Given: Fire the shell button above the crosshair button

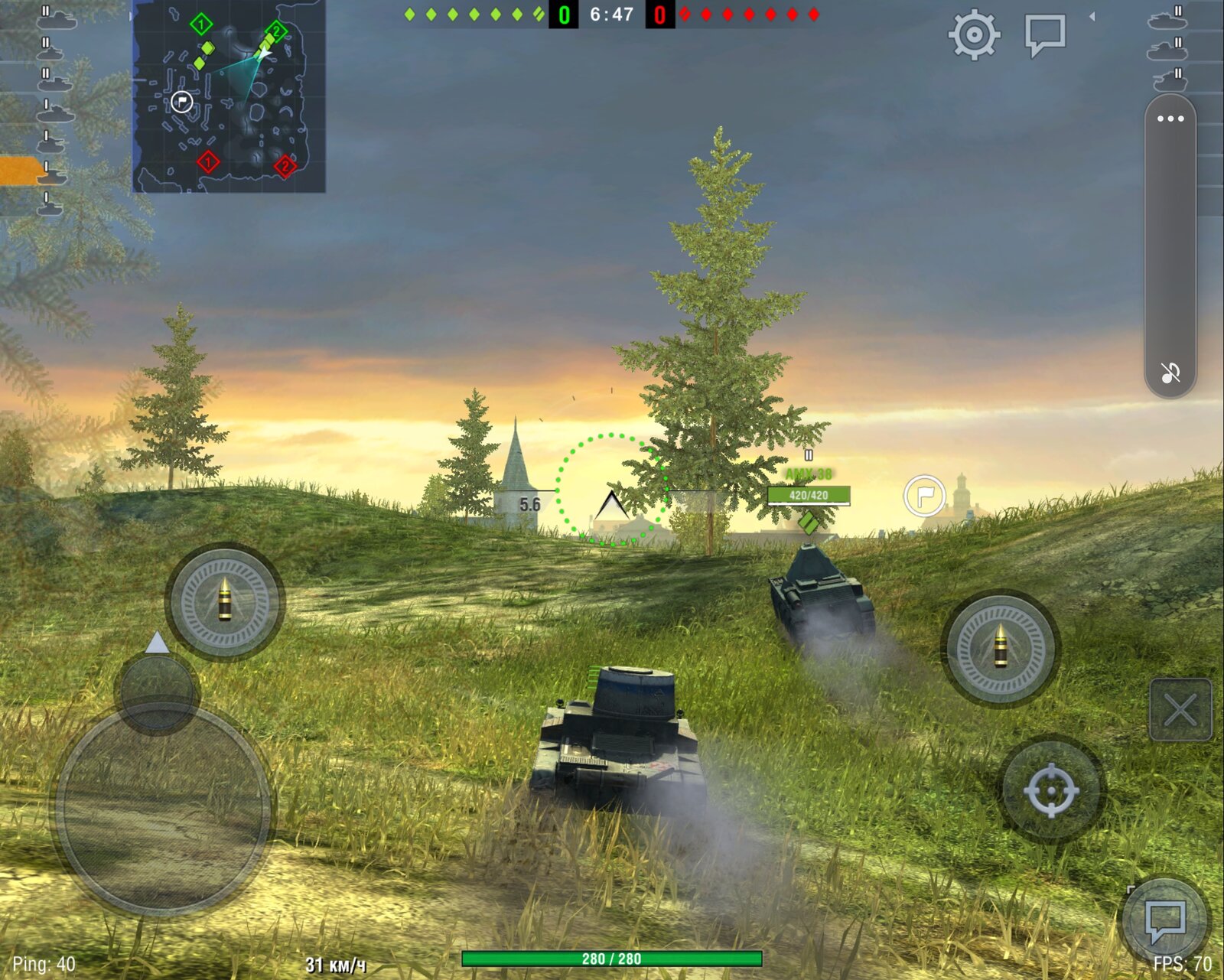Looking at the screenshot, I should click(x=1001, y=648).
